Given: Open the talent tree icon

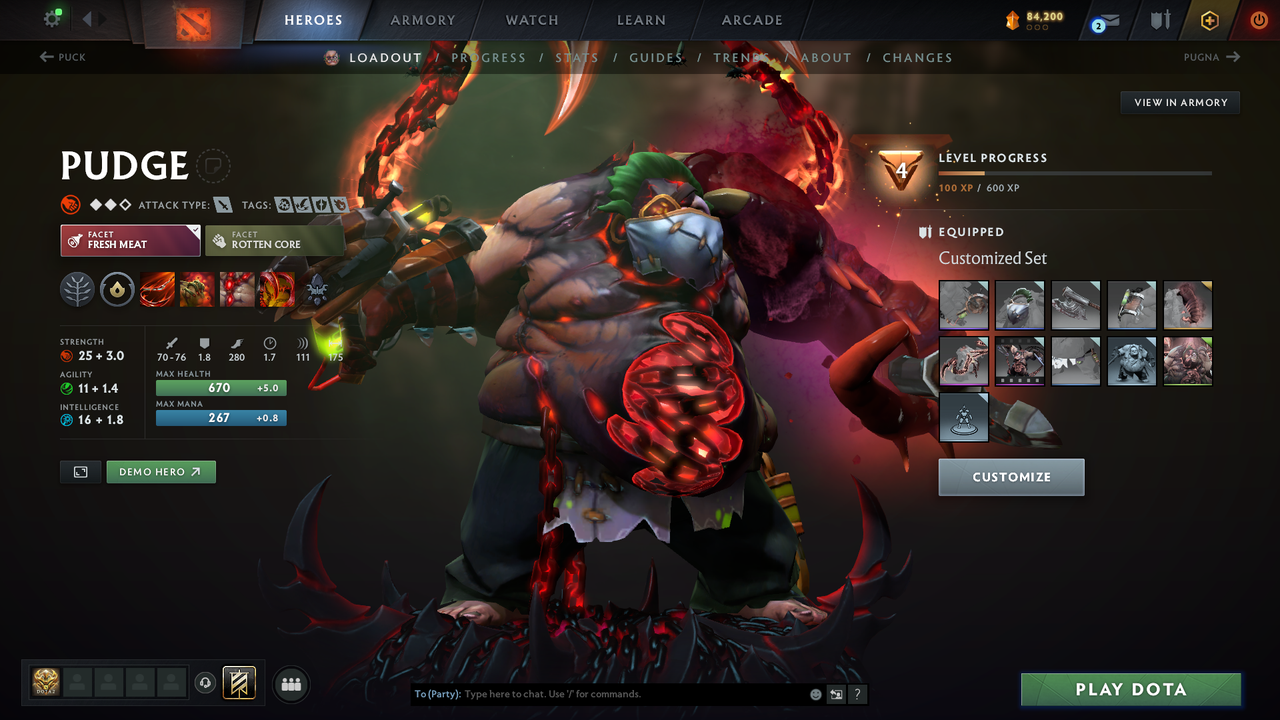Looking at the screenshot, I should (78, 290).
